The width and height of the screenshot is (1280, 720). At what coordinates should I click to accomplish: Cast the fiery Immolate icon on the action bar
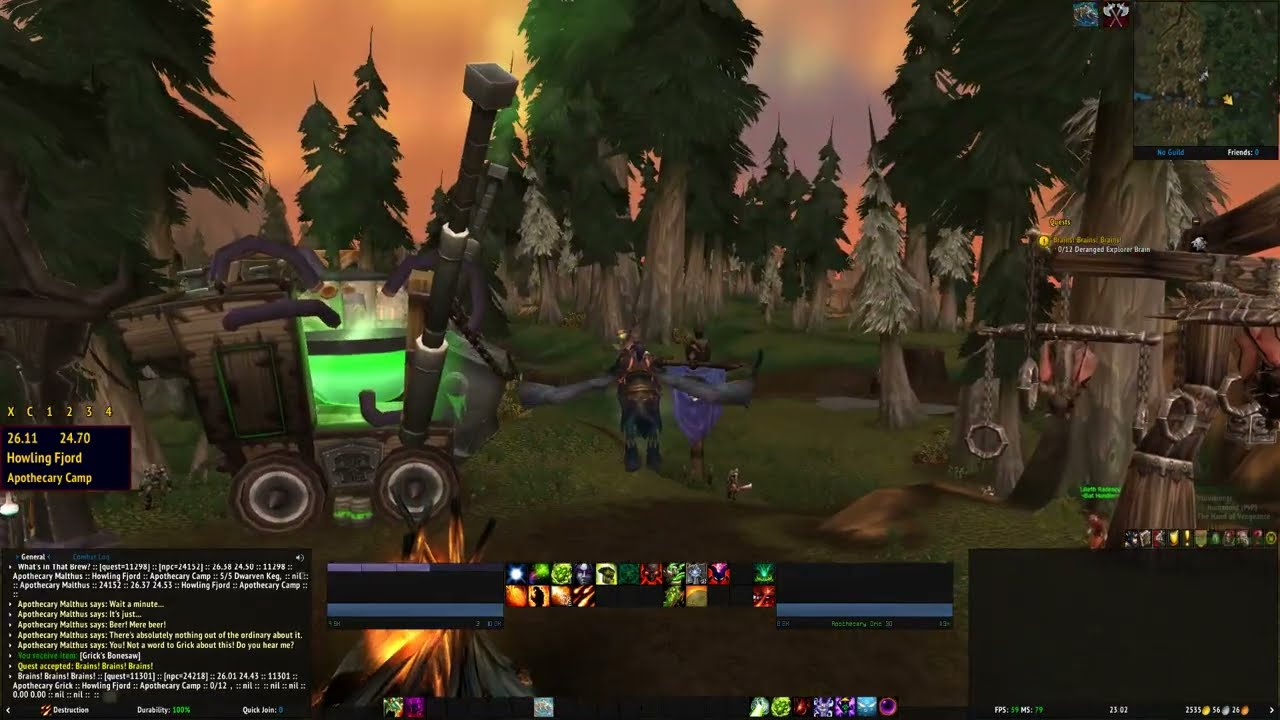pyautogui.click(x=538, y=594)
